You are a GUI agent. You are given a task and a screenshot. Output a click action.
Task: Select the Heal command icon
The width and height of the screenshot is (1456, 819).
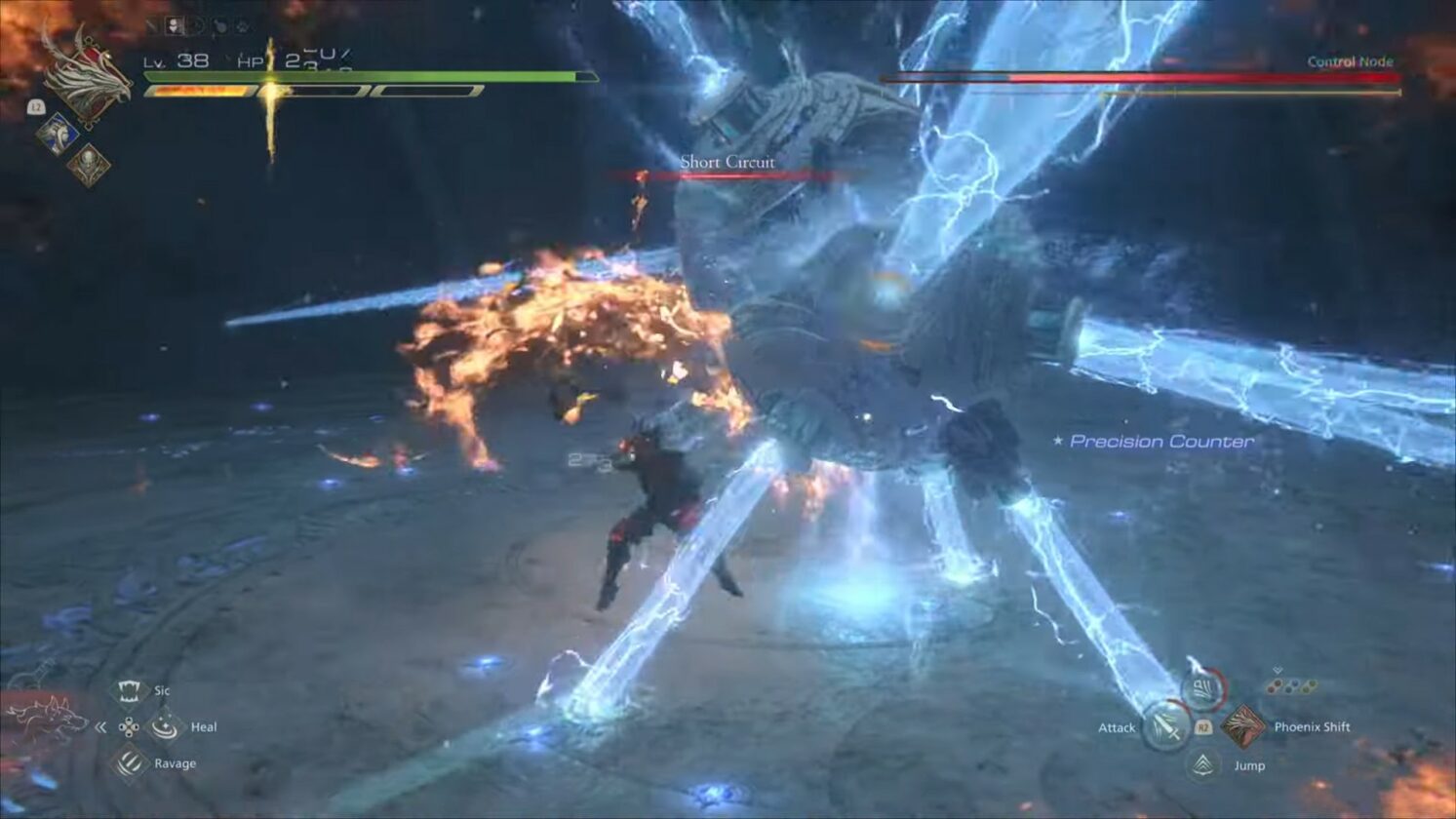click(x=166, y=728)
